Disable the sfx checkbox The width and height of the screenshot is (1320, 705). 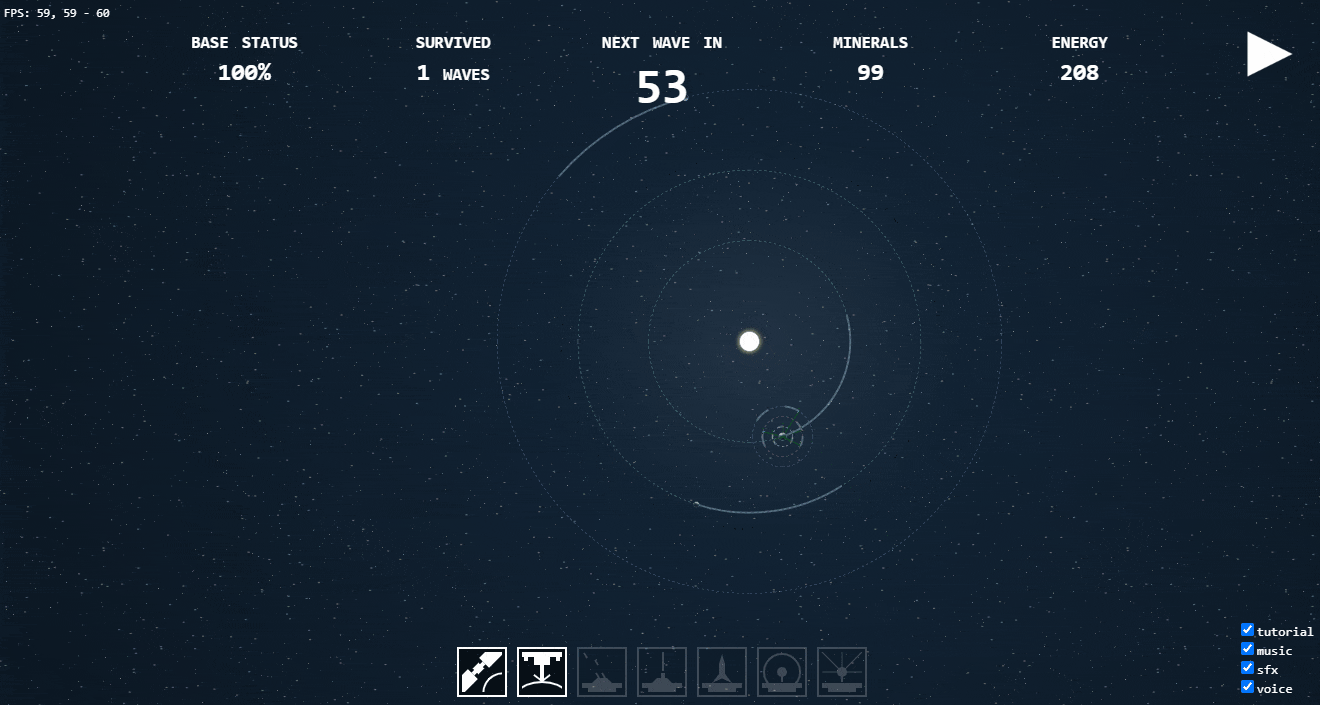point(1247,668)
